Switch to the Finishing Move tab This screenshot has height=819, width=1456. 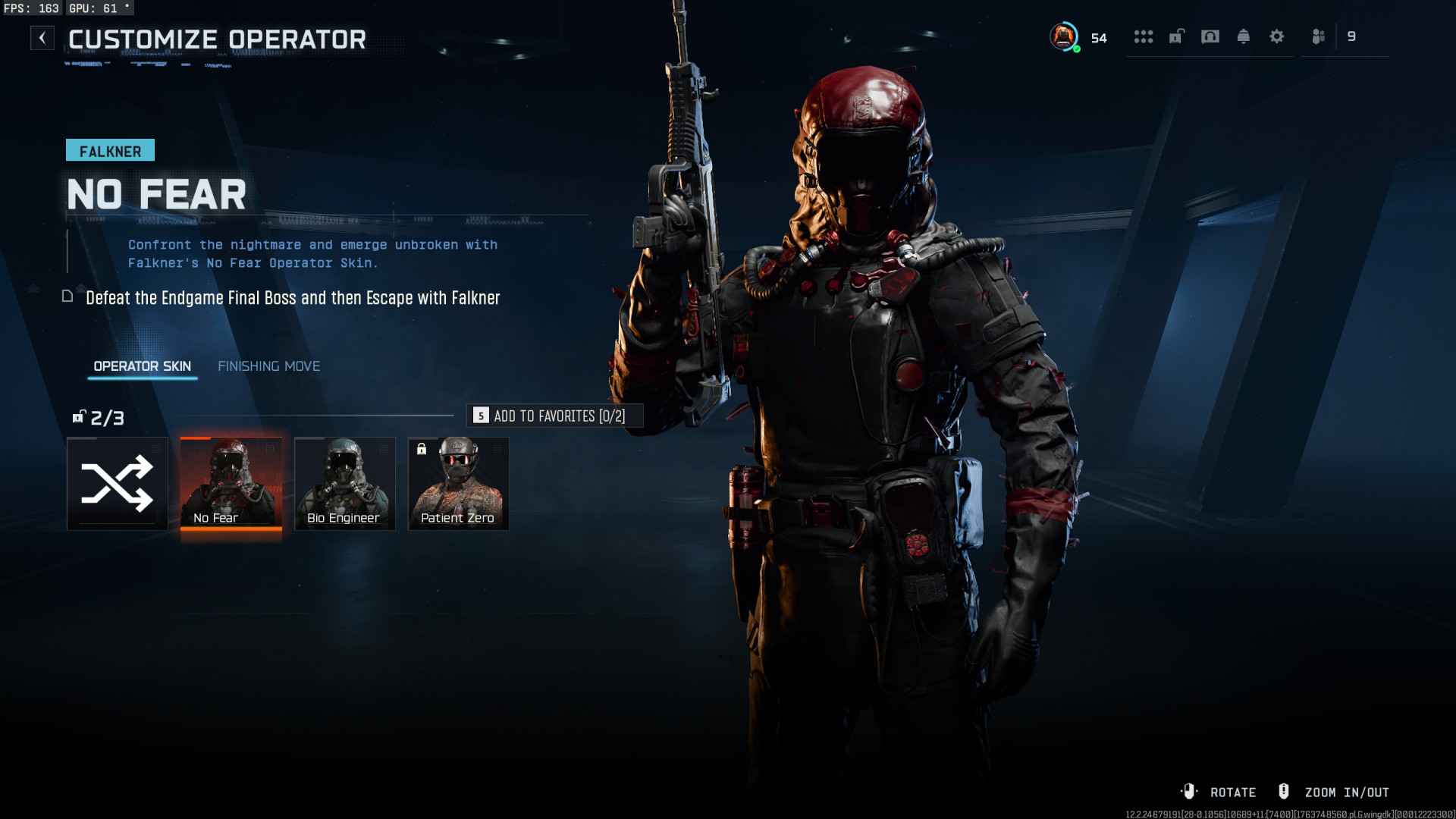tap(268, 366)
